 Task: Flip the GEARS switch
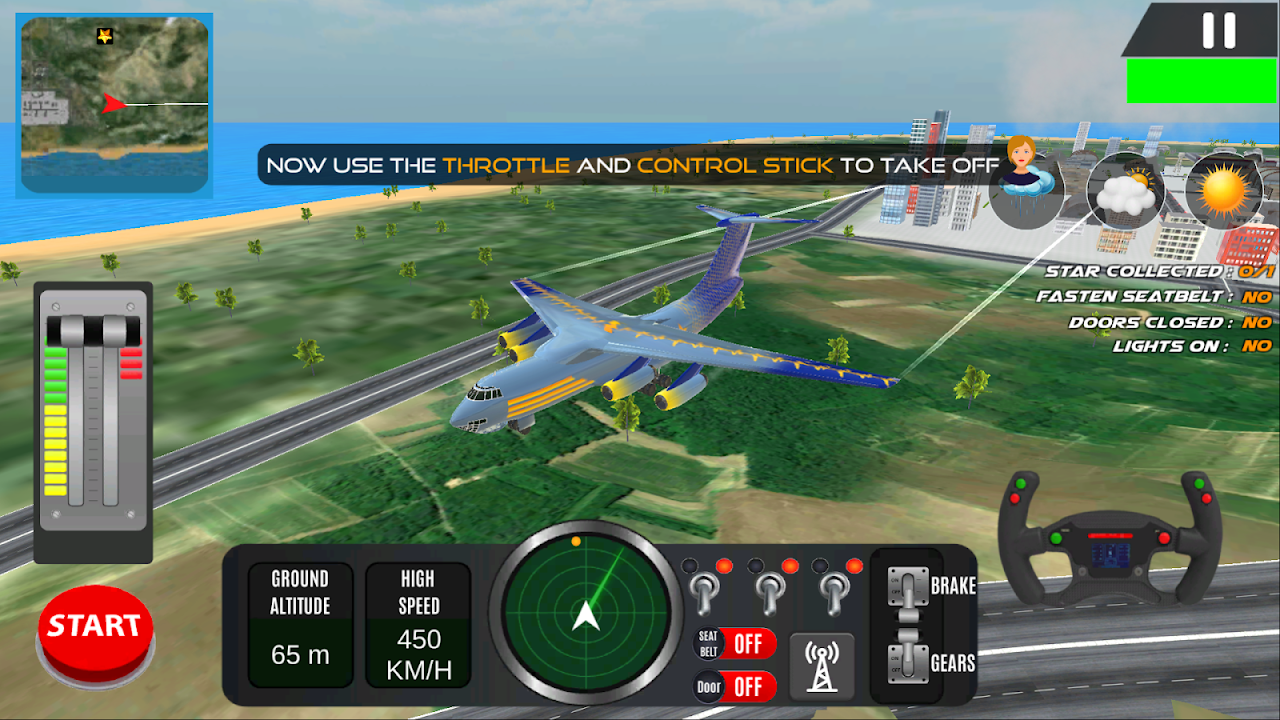tap(907, 663)
